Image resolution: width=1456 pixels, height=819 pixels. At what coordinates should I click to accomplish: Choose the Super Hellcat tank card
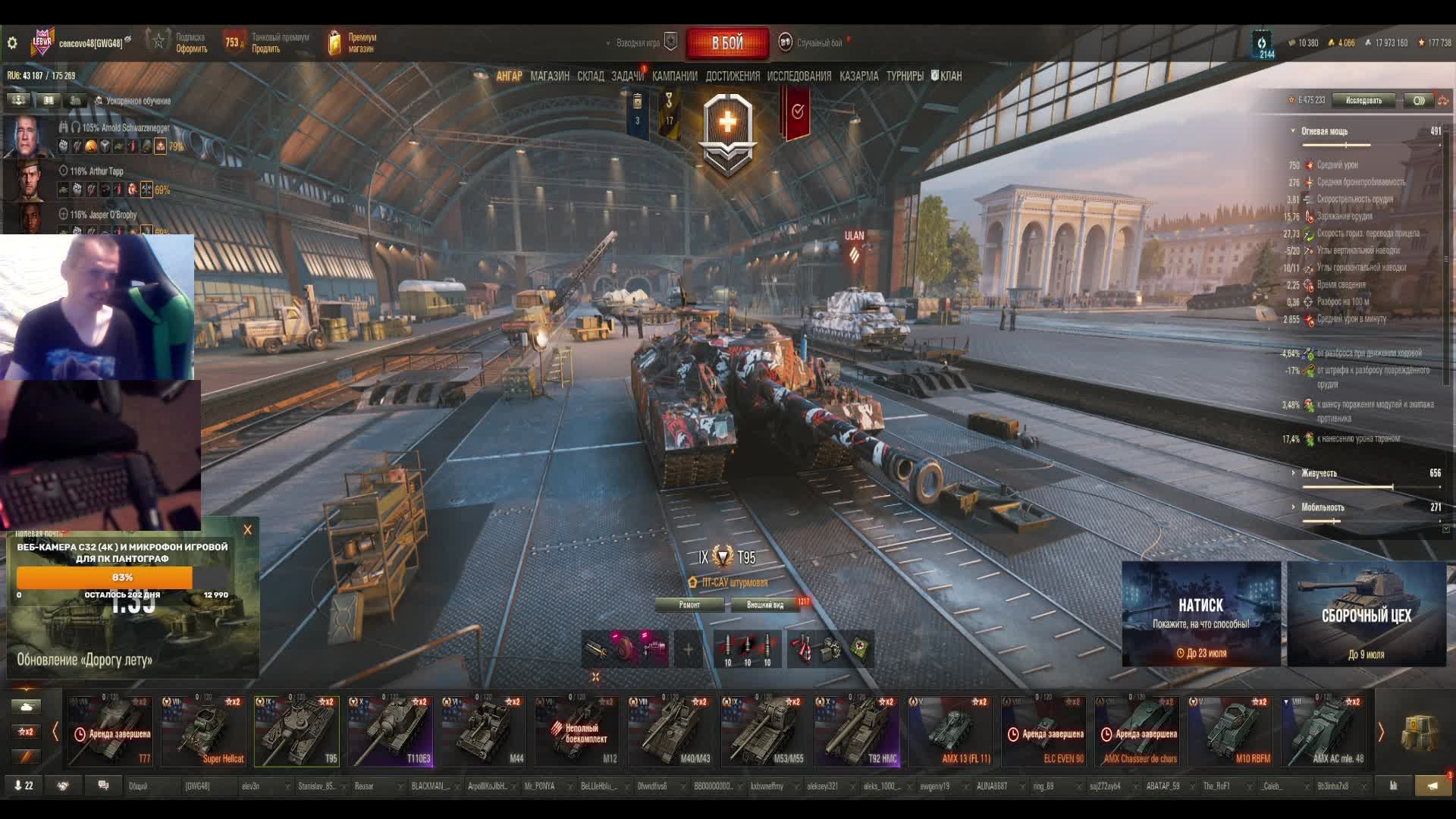coord(203,731)
